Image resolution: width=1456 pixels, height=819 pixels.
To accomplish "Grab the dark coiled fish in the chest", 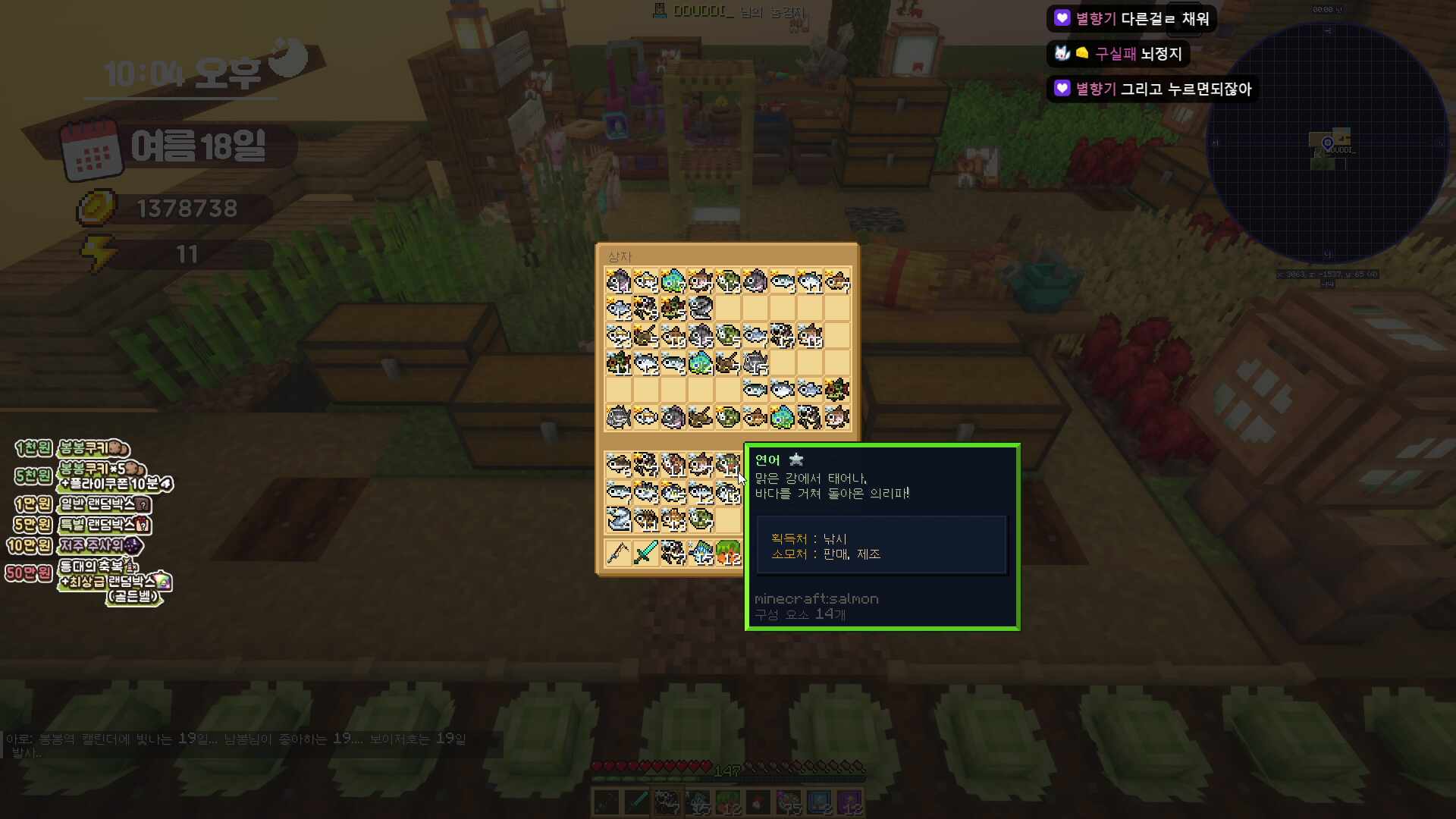I will click(701, 308).
